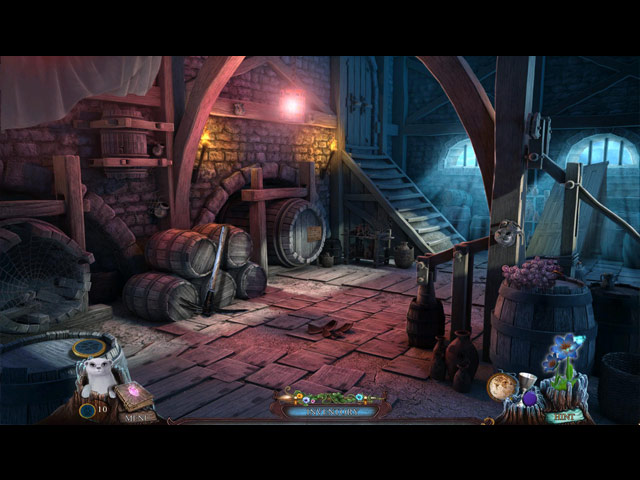Open the round parchment map icon

tap(500, 386)
